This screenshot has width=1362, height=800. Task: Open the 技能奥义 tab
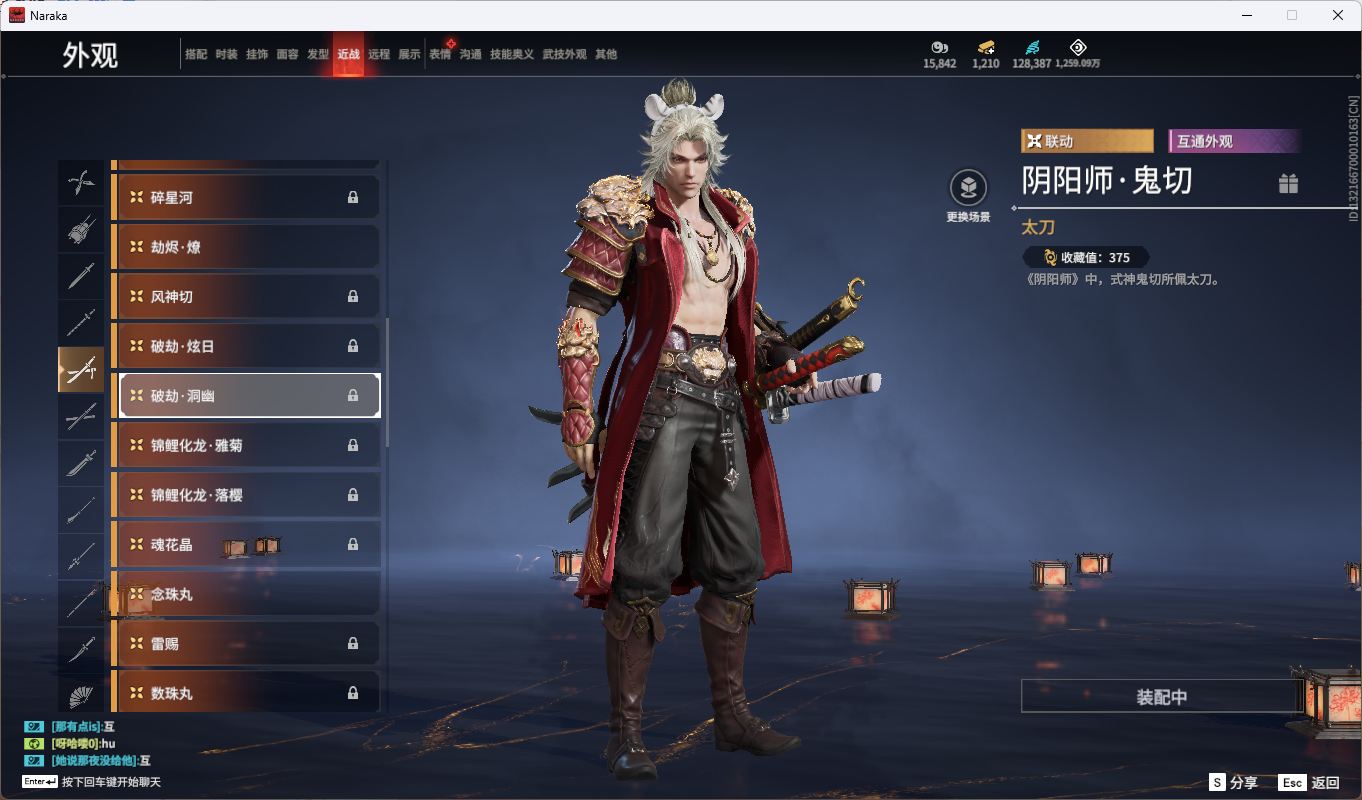[x=511, y=54]
